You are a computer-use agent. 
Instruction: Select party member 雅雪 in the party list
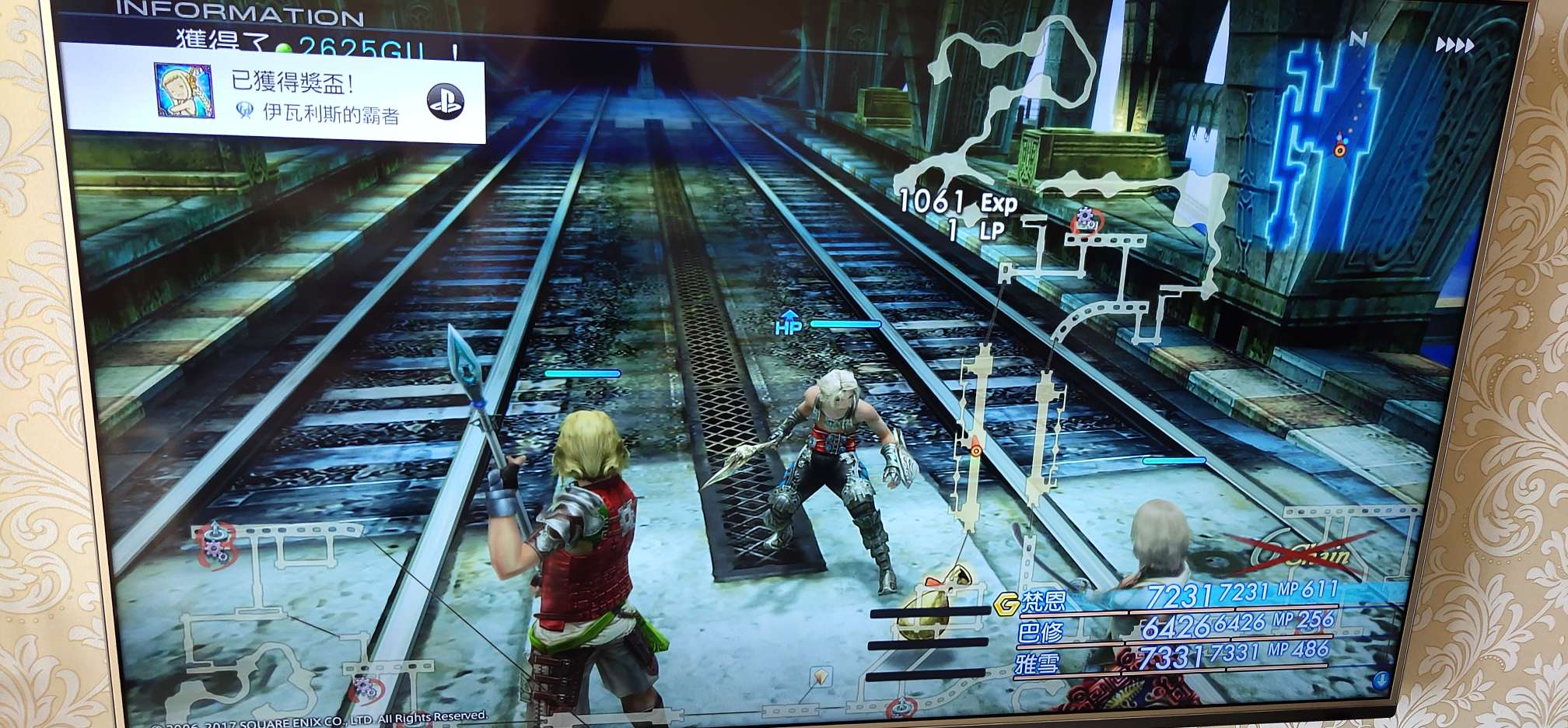point(1038,663)
